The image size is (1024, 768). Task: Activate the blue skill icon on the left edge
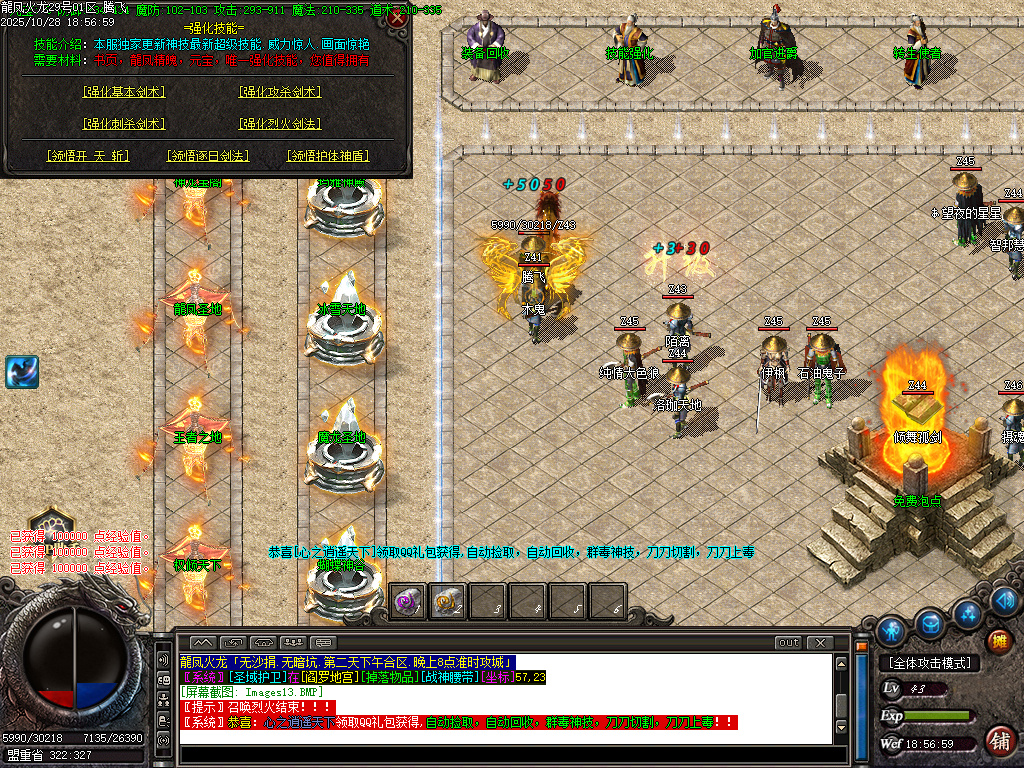point(21,372)
